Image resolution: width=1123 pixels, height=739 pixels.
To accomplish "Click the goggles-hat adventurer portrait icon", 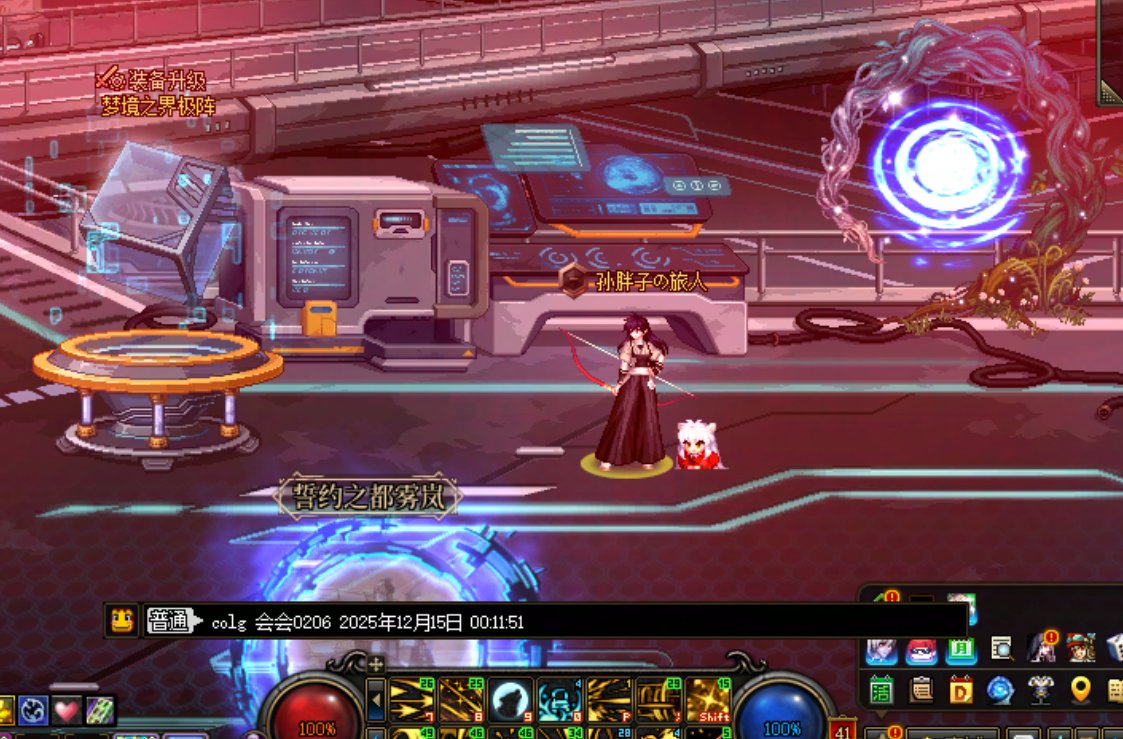I will [x=1080, y=649].
